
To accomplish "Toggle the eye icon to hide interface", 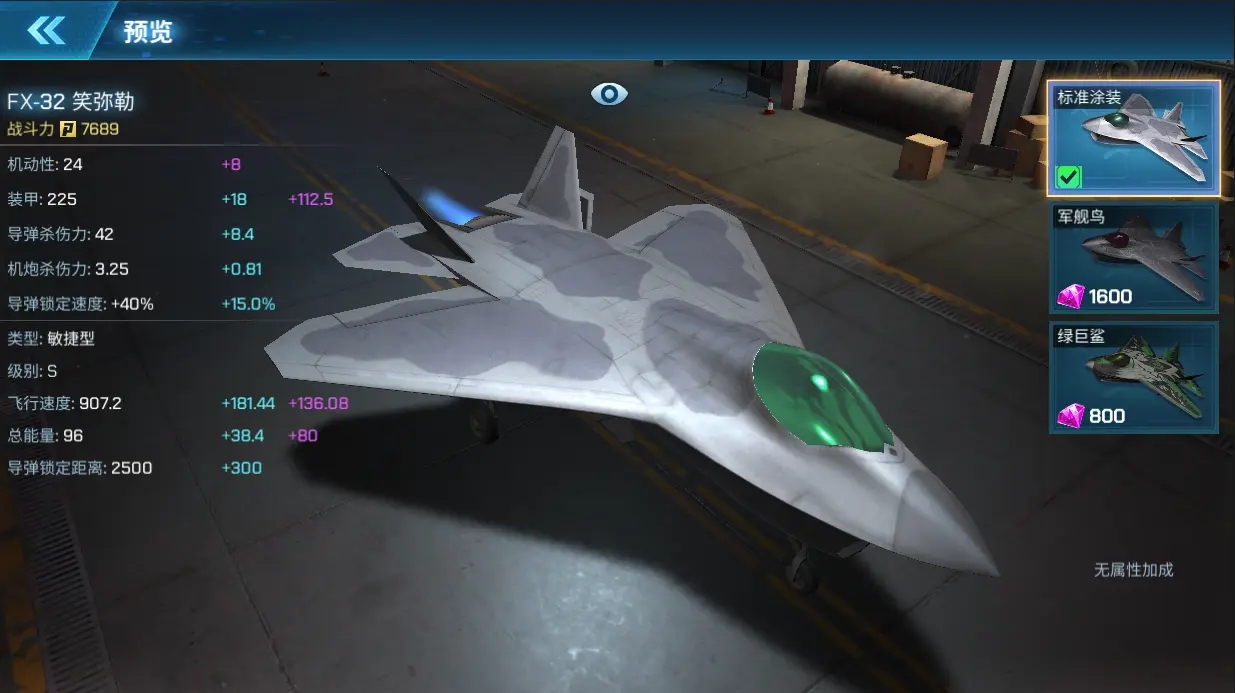I will tap(609, 94).
